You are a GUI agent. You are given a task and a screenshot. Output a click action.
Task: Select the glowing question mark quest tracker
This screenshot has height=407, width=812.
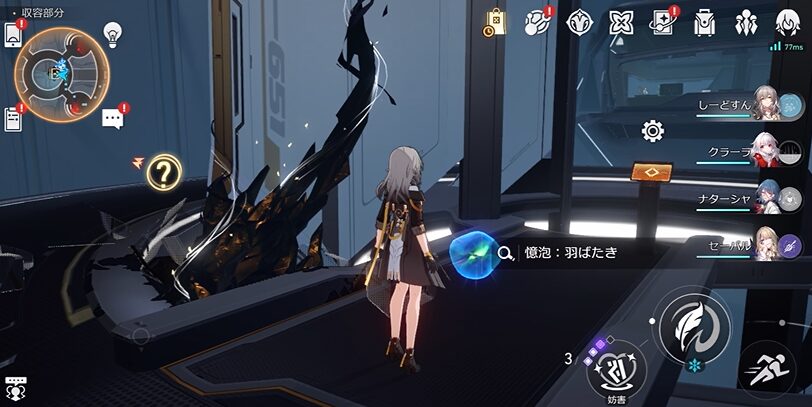point(162,174)
